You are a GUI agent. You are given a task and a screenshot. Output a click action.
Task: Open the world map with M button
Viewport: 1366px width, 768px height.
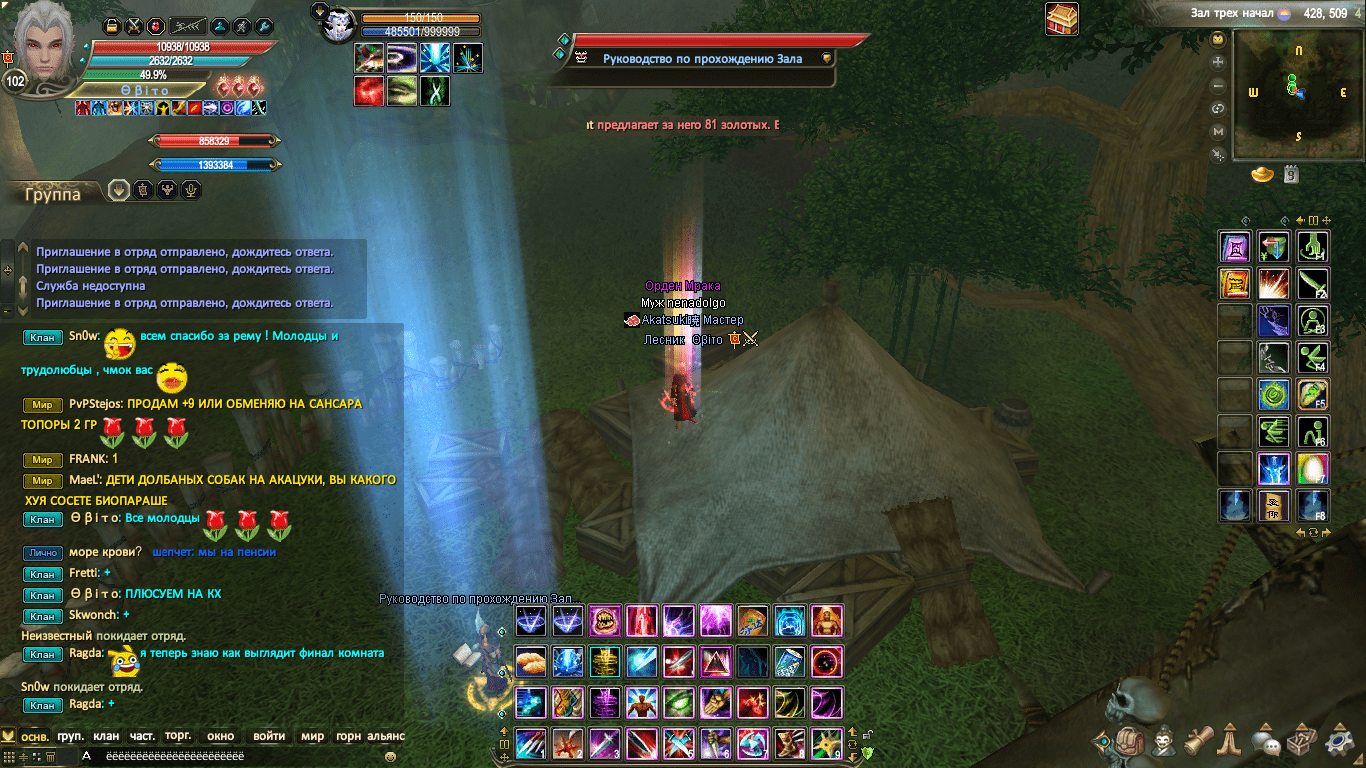click(1218, 131)
